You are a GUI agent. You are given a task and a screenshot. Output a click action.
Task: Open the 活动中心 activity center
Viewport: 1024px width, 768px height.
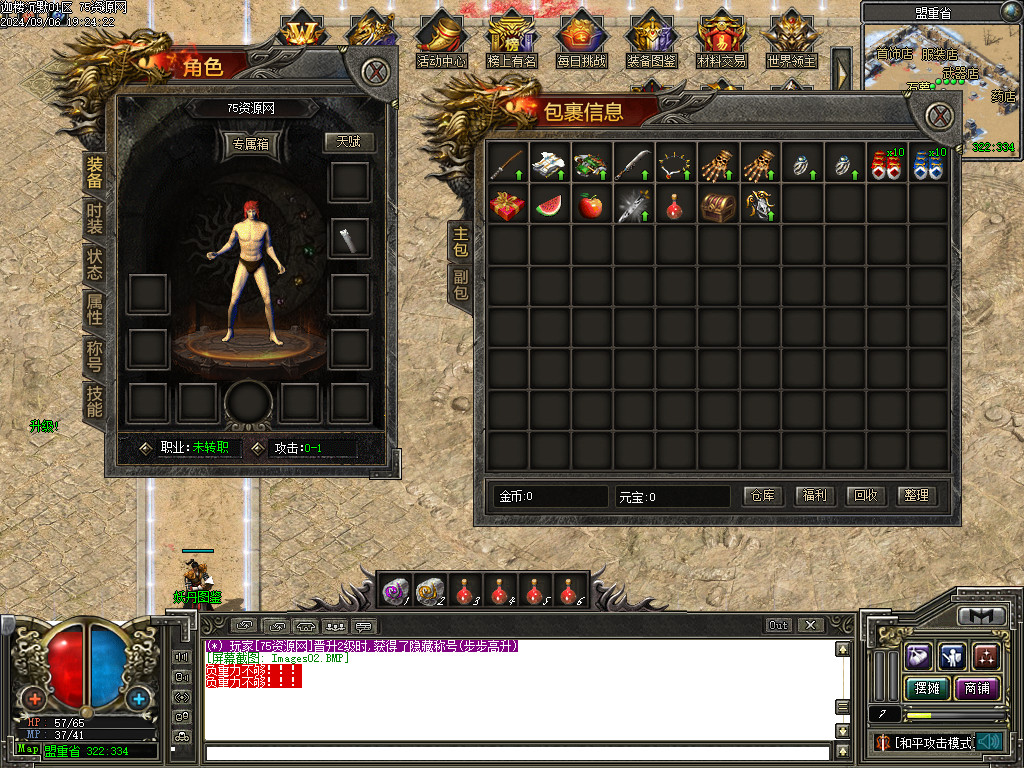[x=441, y=40]
